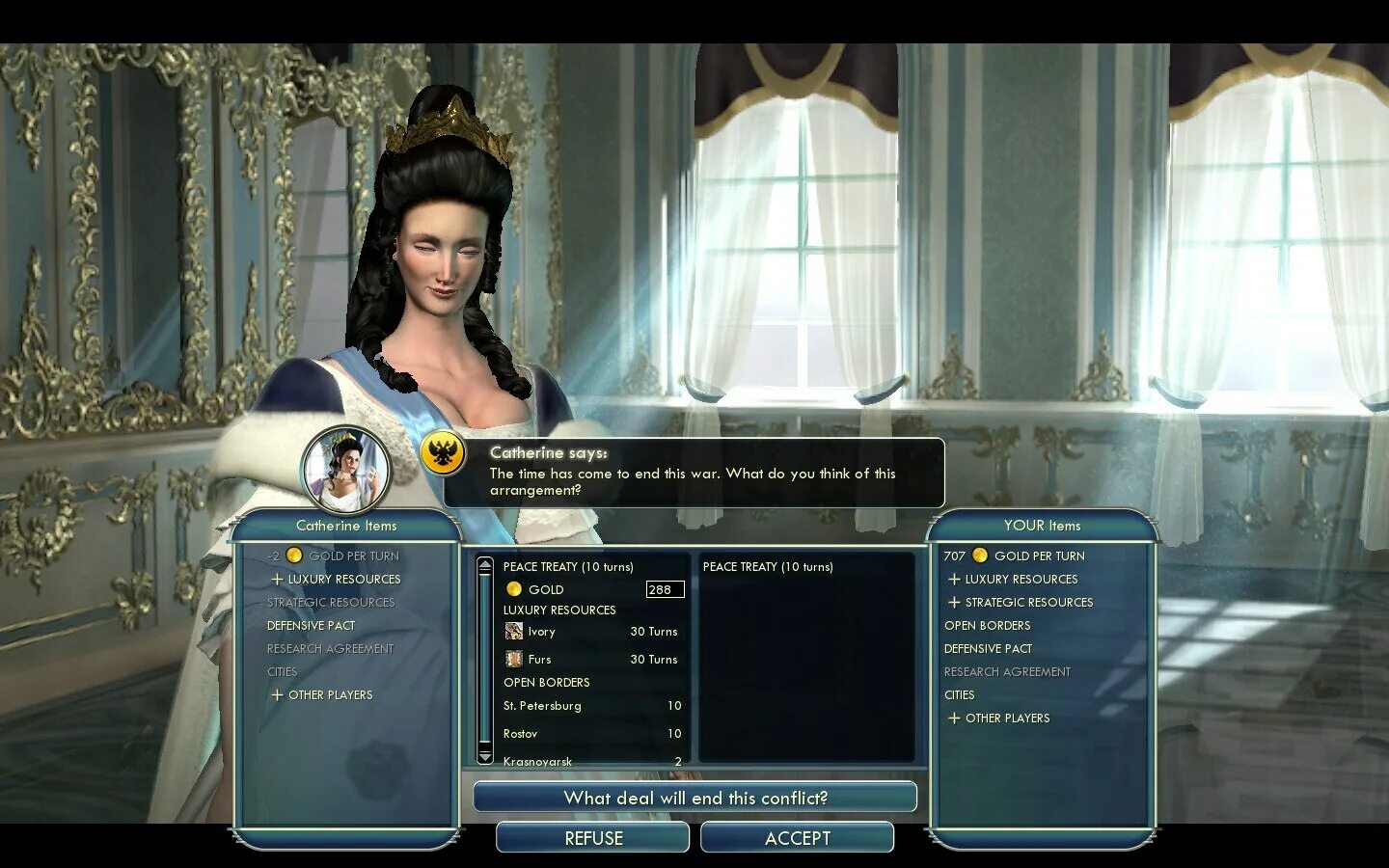Offer your Open Borders
1389x868 pixels.
(988, 626)
